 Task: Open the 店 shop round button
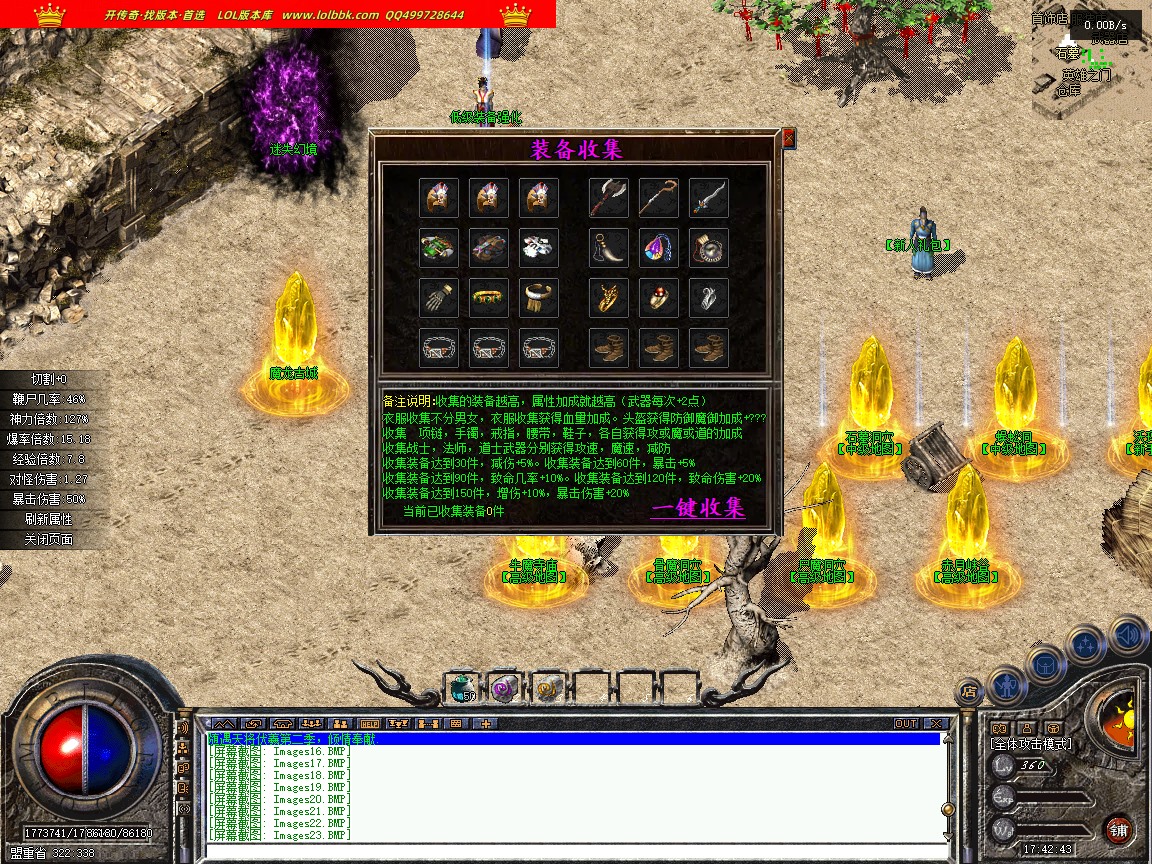(968, 690)
